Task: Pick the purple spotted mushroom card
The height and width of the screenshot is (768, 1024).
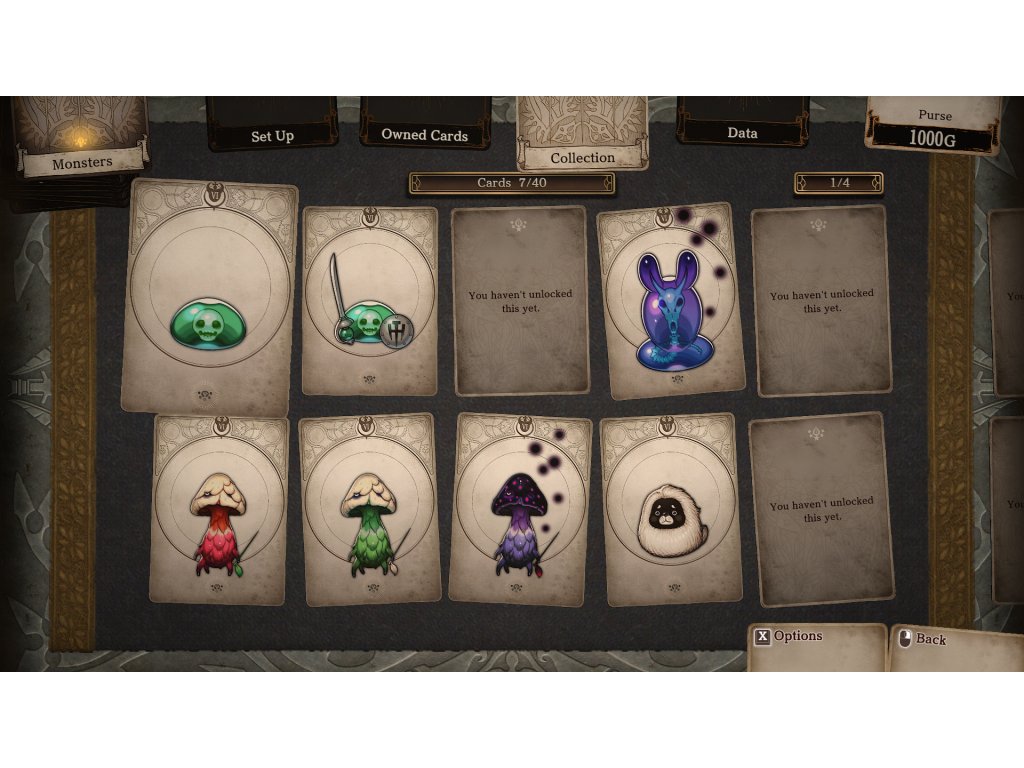Action: (x=519, y=510)
